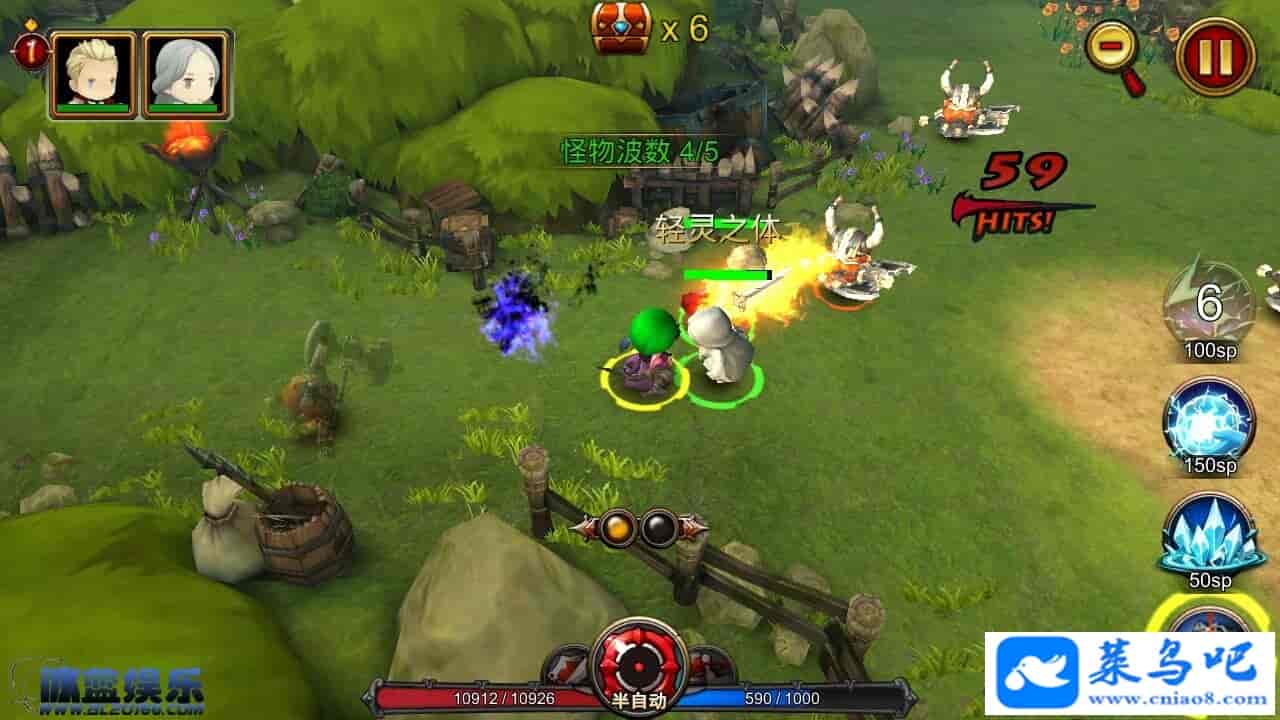
Task: Use the 50sp ice crystal skill
Action: pos(1209,534)
